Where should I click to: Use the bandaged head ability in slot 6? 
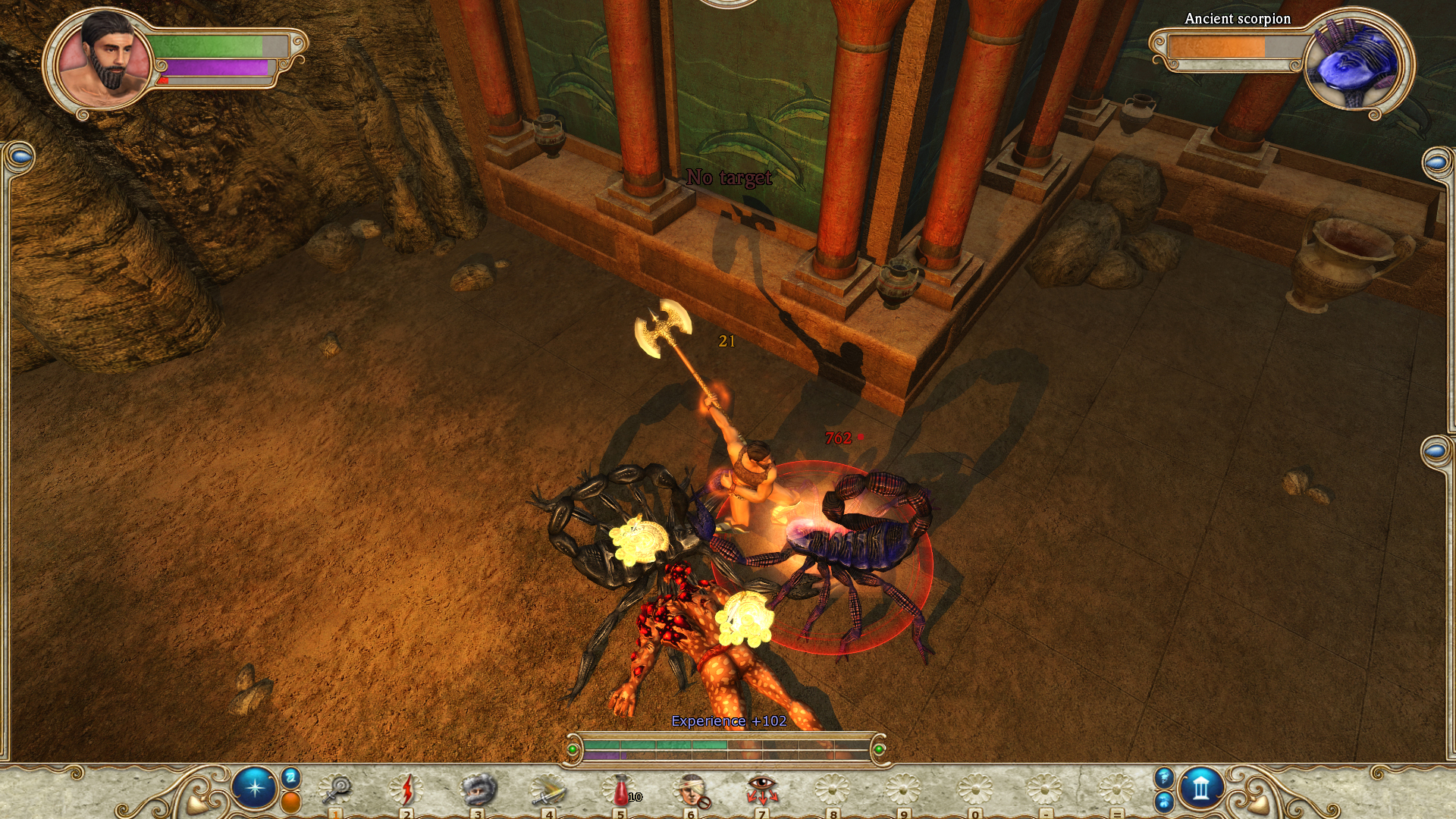(x=692, y=790)
